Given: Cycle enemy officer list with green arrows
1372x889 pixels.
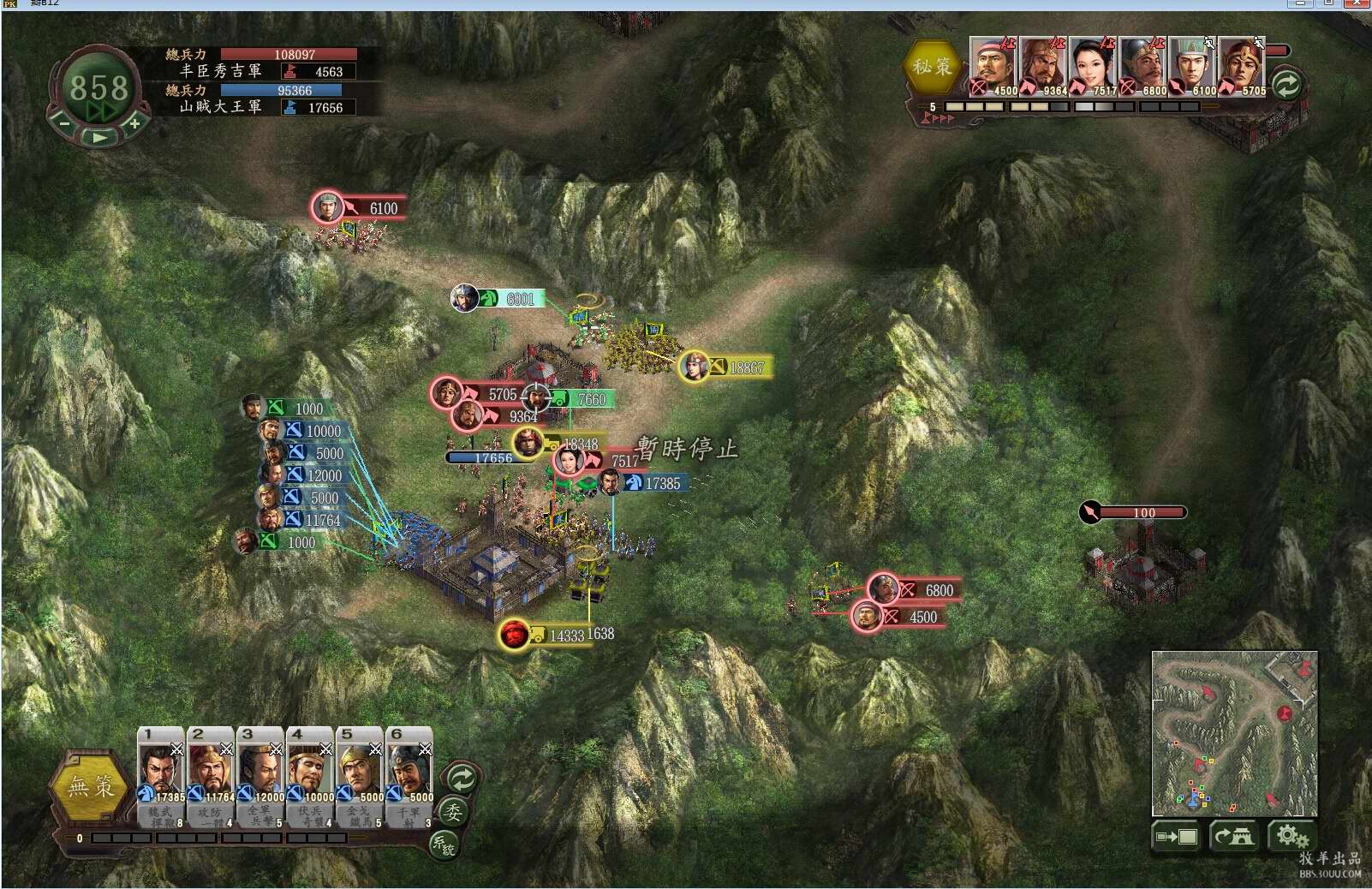Looking at the screenshot, I should click(x=1286, y=84).
